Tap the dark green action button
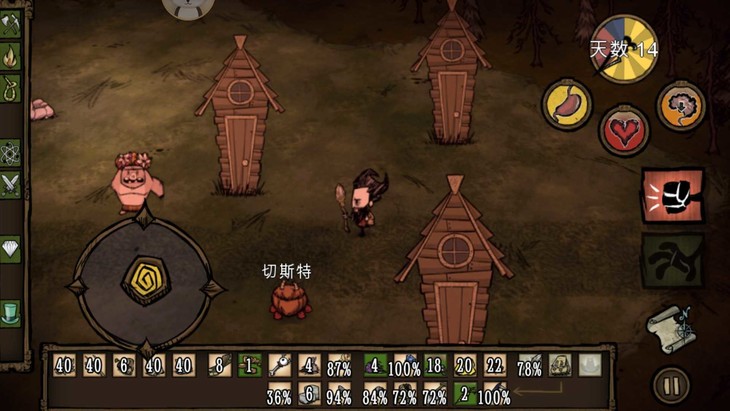 (672, 260)
